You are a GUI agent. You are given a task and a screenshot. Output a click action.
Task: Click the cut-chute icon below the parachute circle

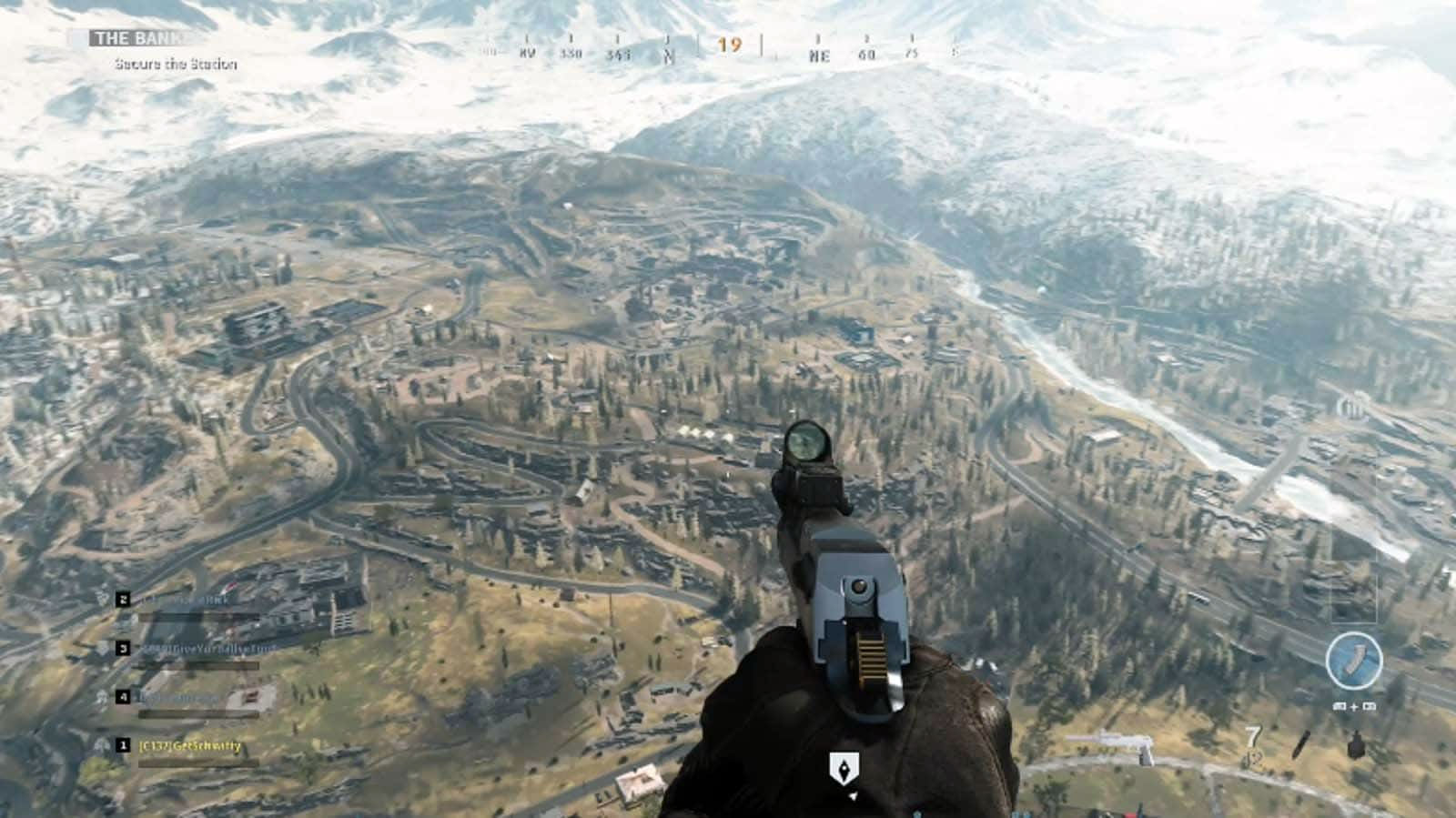coord(1355,708)
